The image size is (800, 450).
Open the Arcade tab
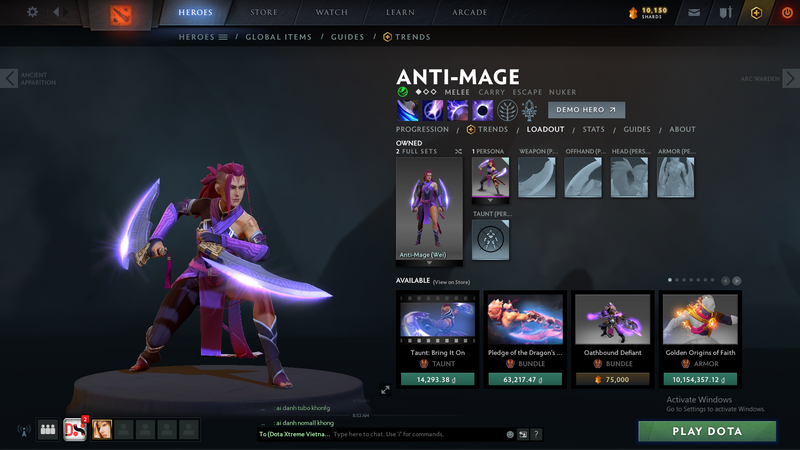(x=469, y=13)
